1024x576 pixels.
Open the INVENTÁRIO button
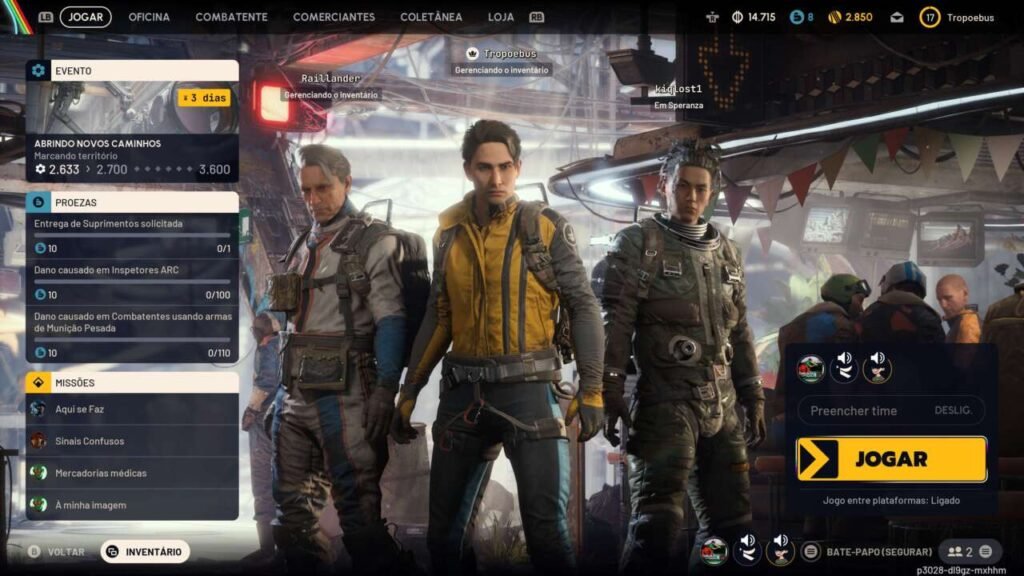coord(145,551)
